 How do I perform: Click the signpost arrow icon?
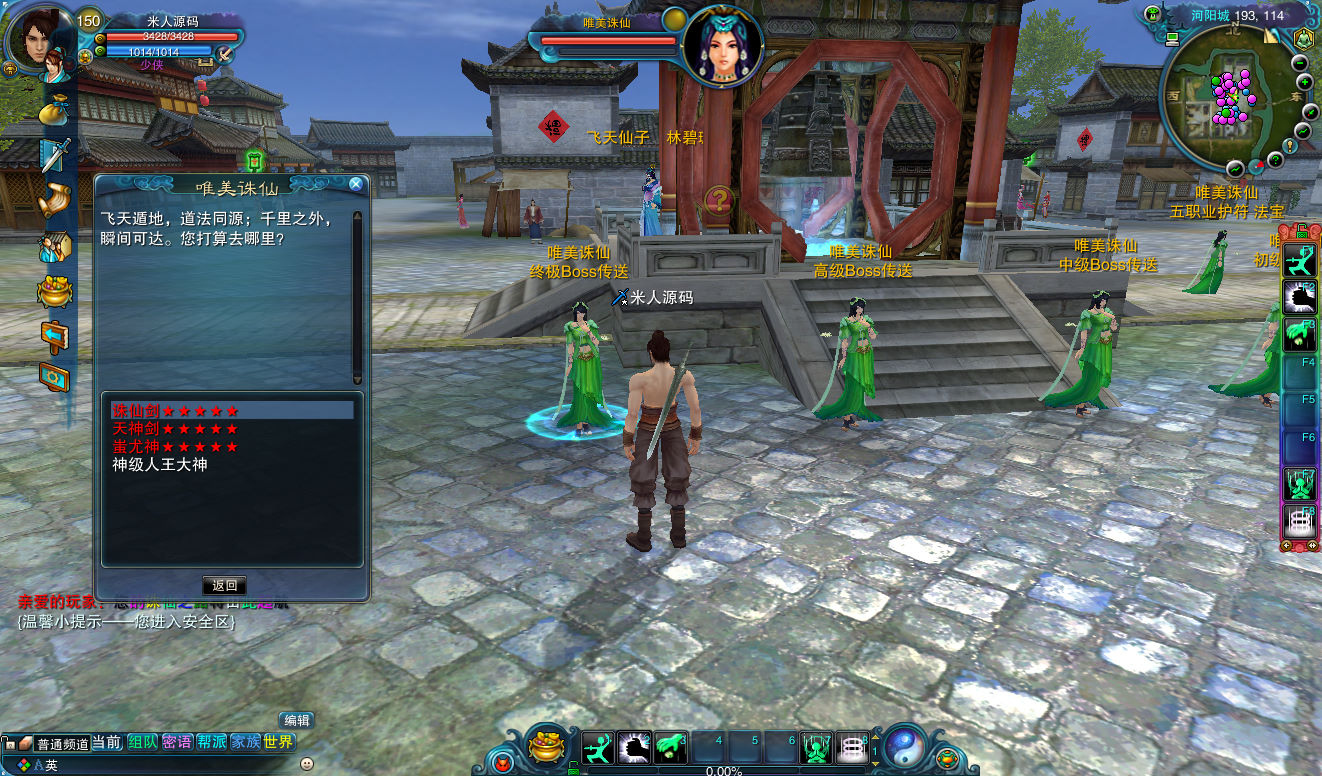[55, 332]
